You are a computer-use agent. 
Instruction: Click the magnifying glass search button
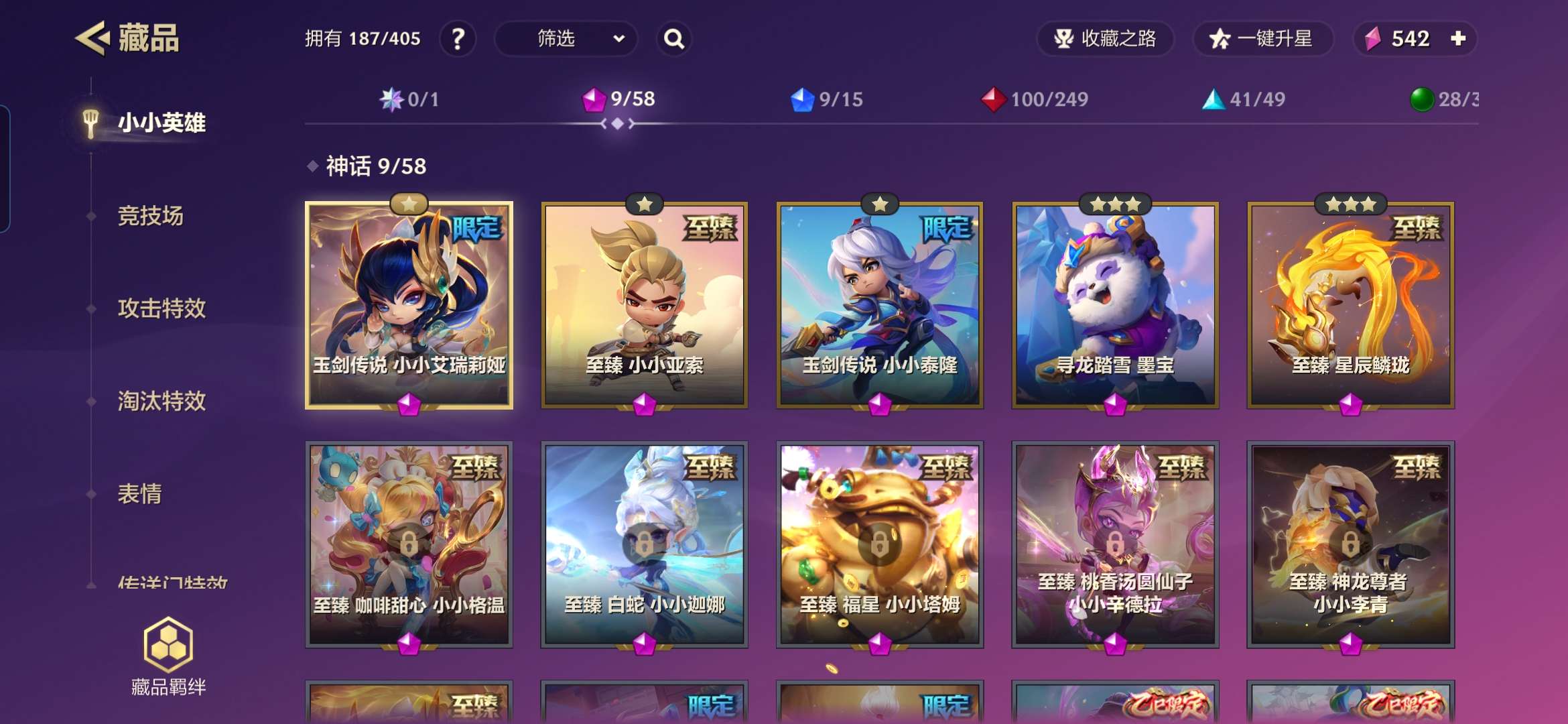[x=674, y=39]
